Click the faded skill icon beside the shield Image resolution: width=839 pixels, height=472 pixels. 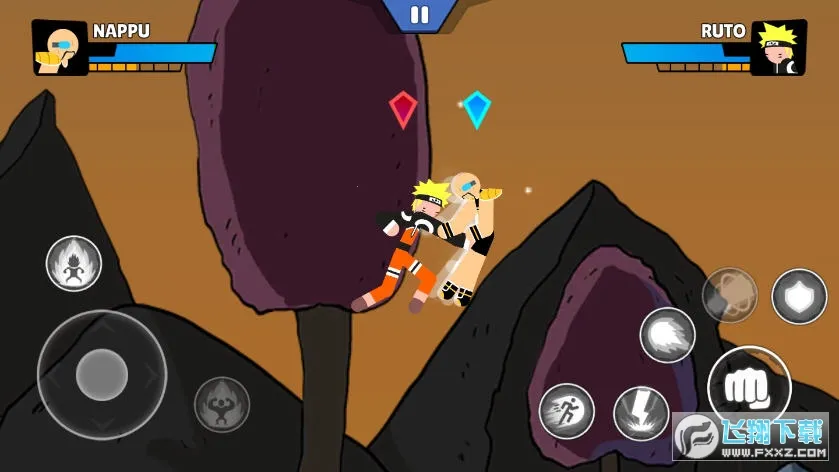point(729,295)
